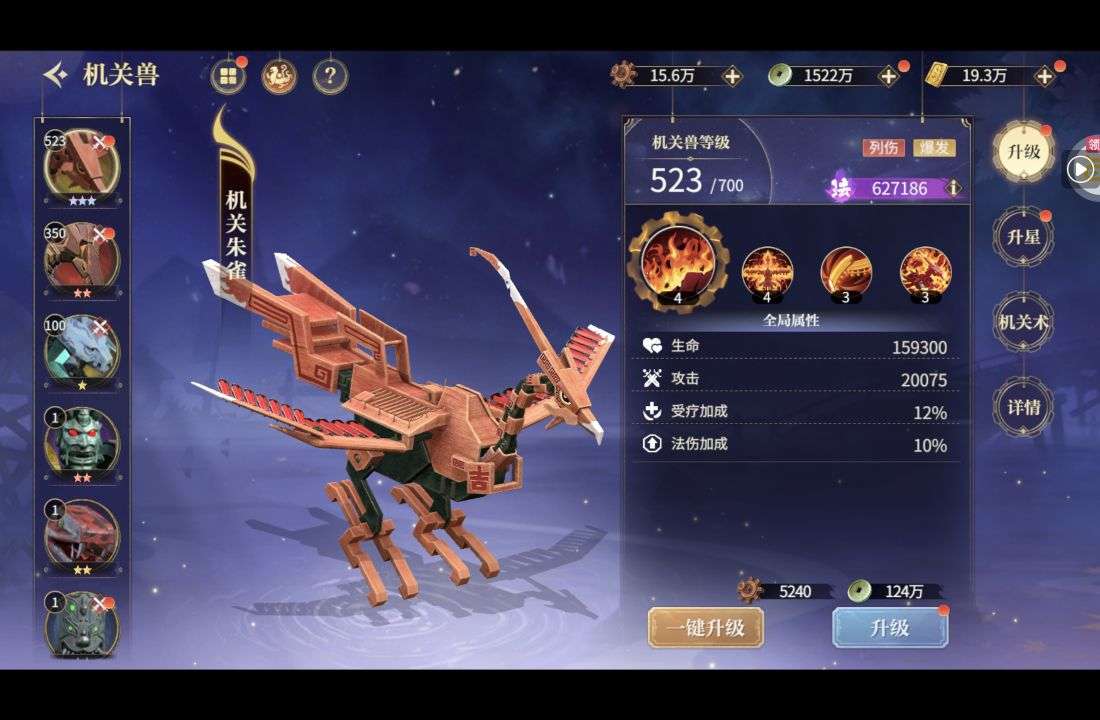Click the play button at screen edge
Image resolution: width=1100 pixels, height=720 pixels.
pyautogui.click(x=1080, y=169)
